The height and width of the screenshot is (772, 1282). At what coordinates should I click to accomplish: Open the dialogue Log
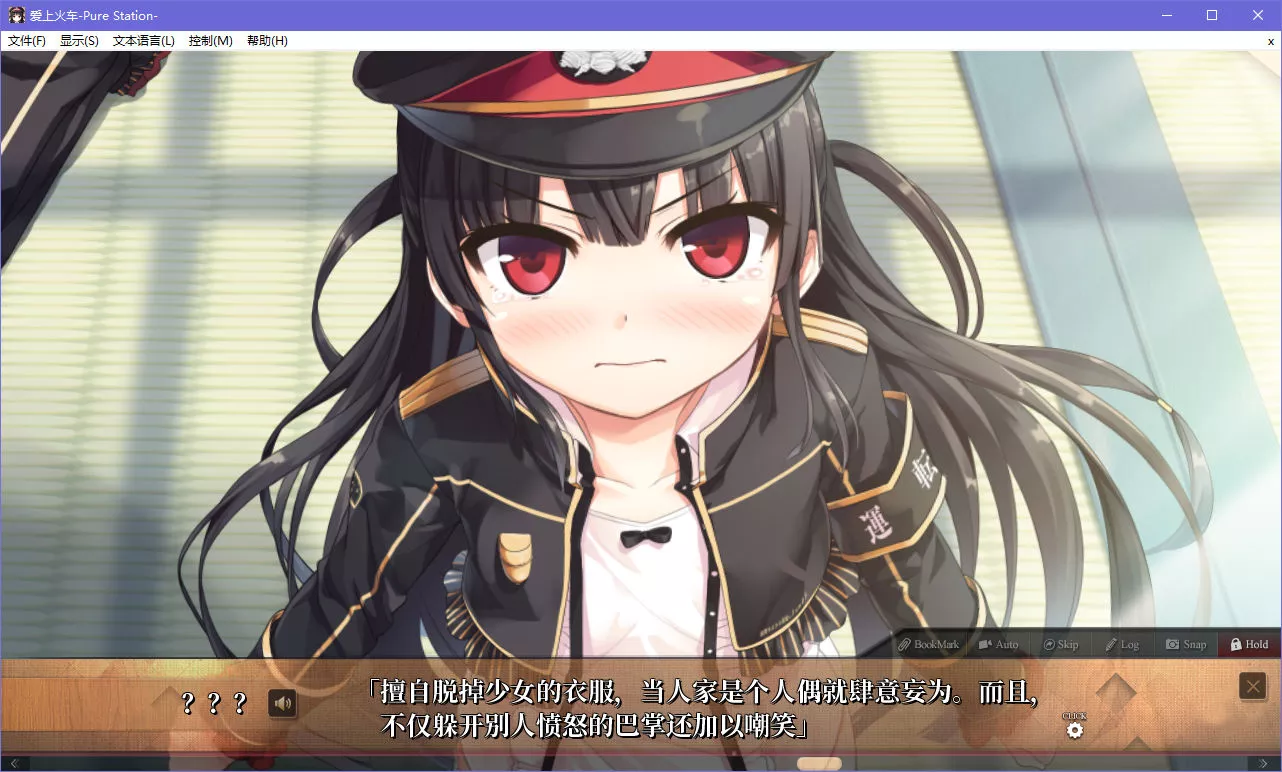(1122, 644)
